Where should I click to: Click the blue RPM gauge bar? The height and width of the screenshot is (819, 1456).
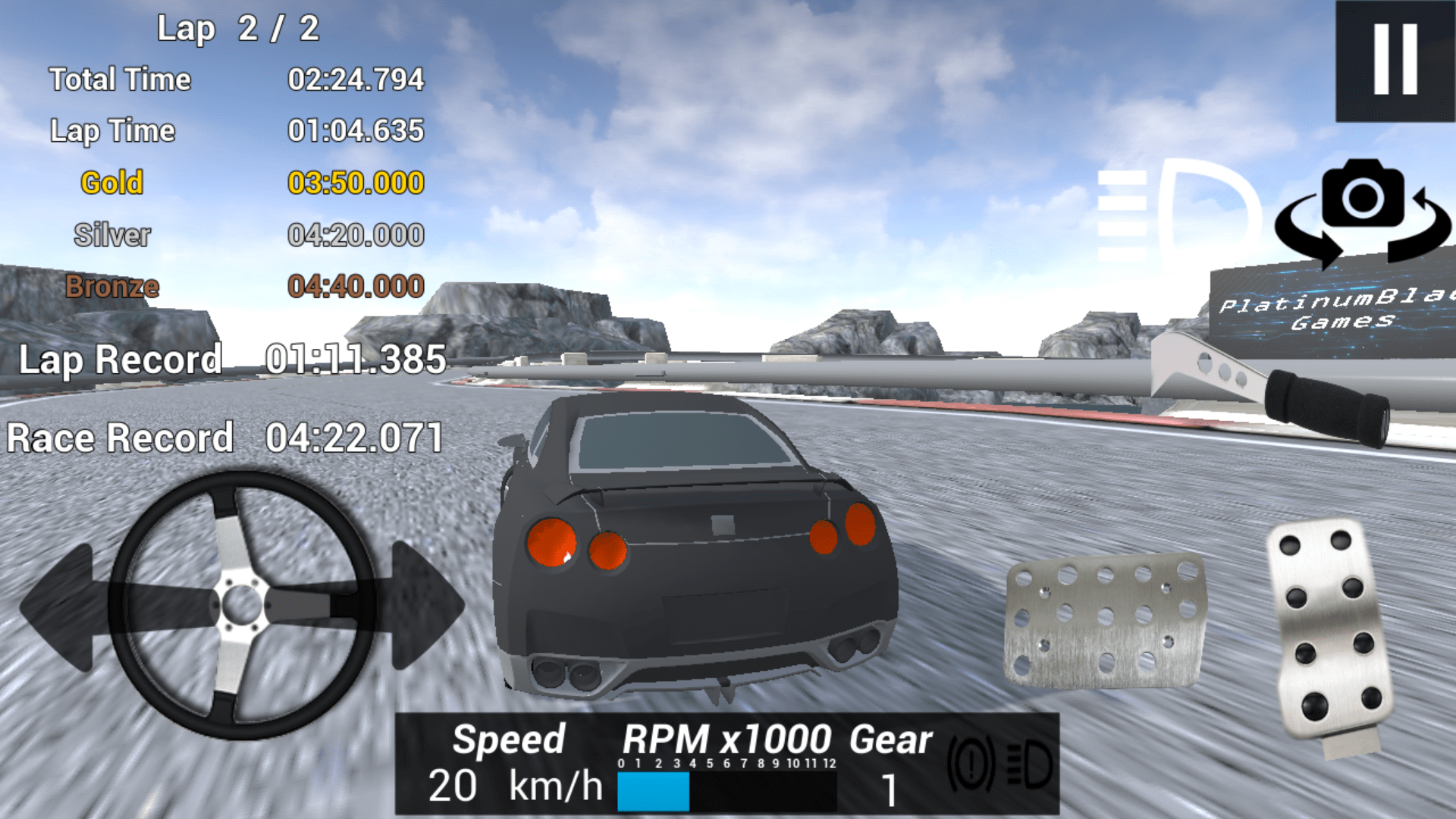tap(654, 791)
